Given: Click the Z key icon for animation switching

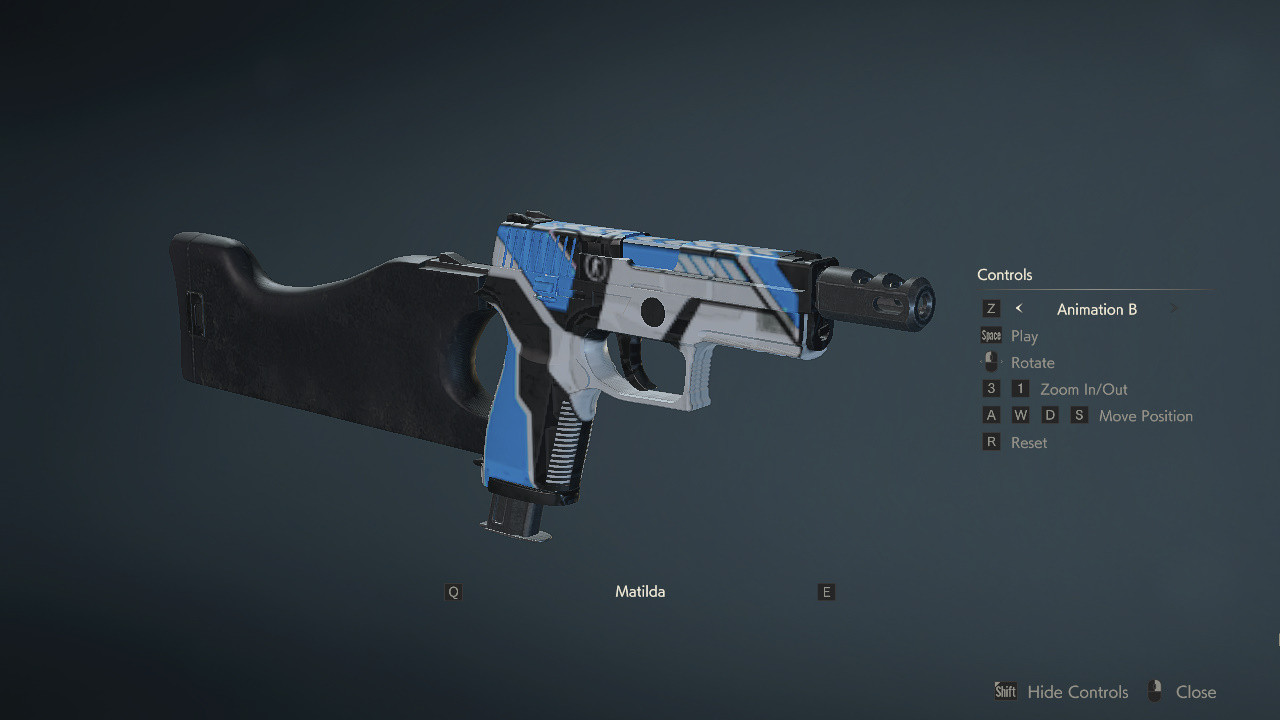Looking at the screenshot, I should tap(991, 308).
